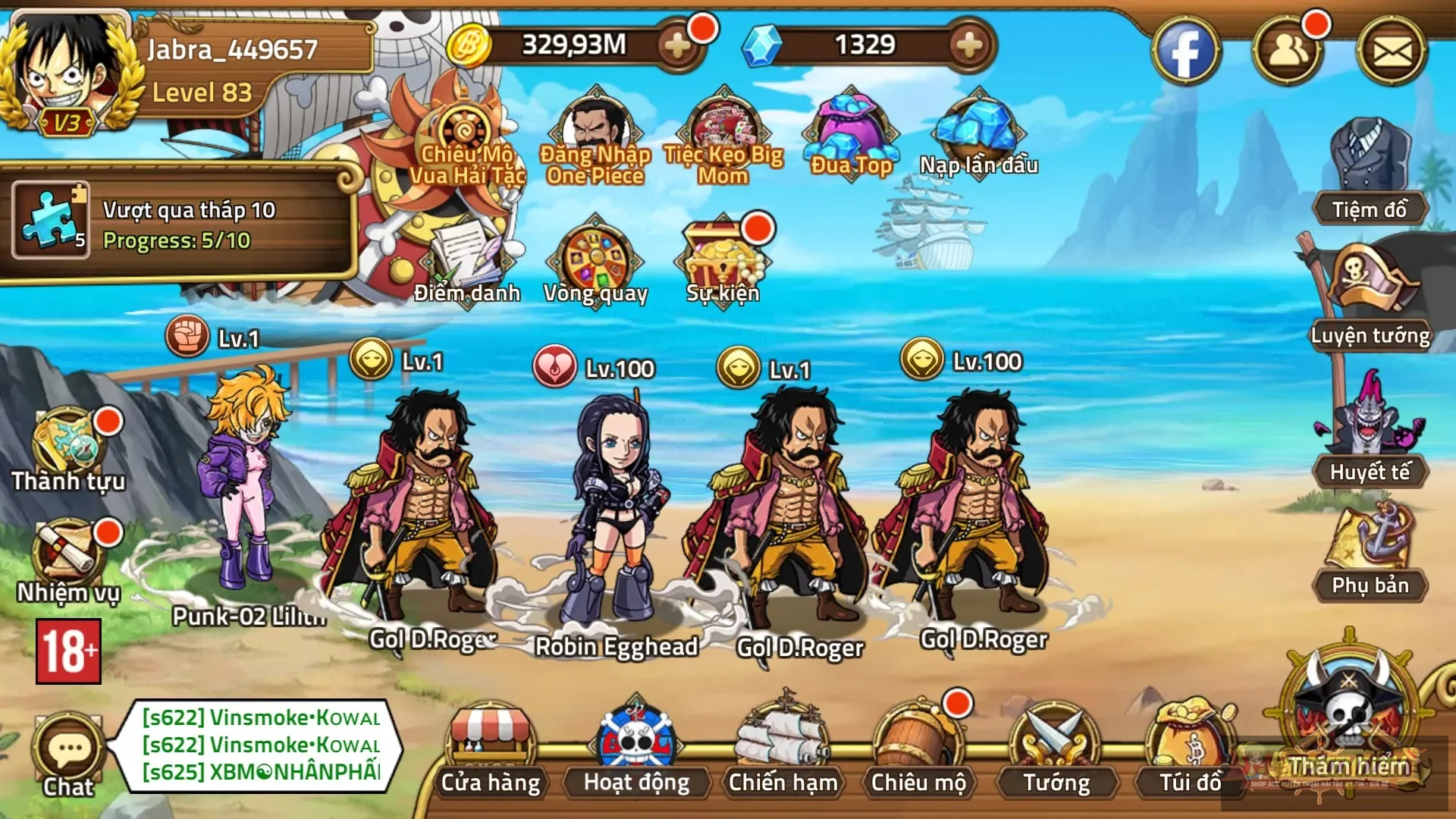Open the friends icon near the mail
1456x819 pixels.
click(1293, 52)
